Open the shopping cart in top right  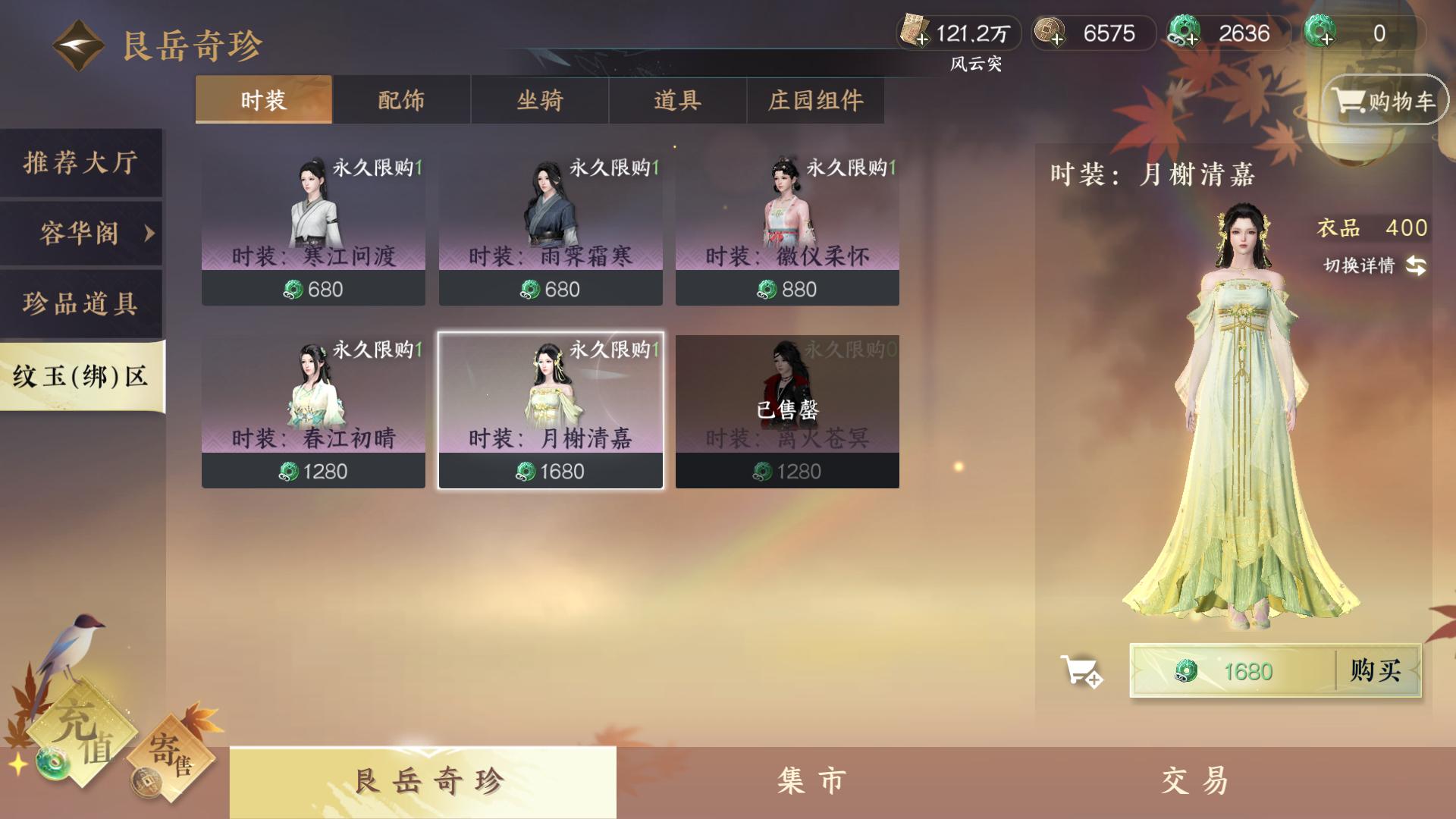pyautogui.click(x=1384, y=99)
